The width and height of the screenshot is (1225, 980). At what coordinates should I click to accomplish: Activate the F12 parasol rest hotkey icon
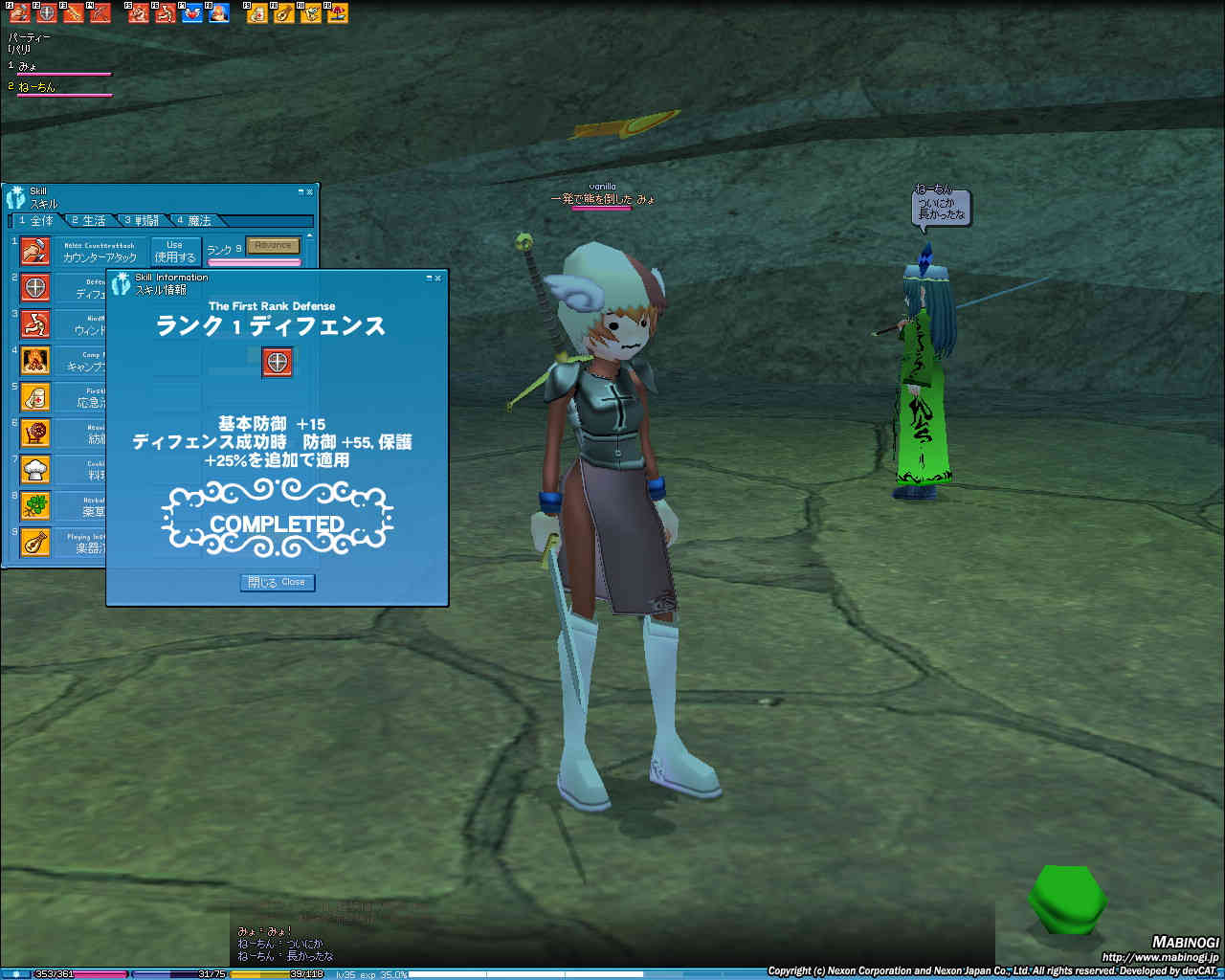[337, 13]
